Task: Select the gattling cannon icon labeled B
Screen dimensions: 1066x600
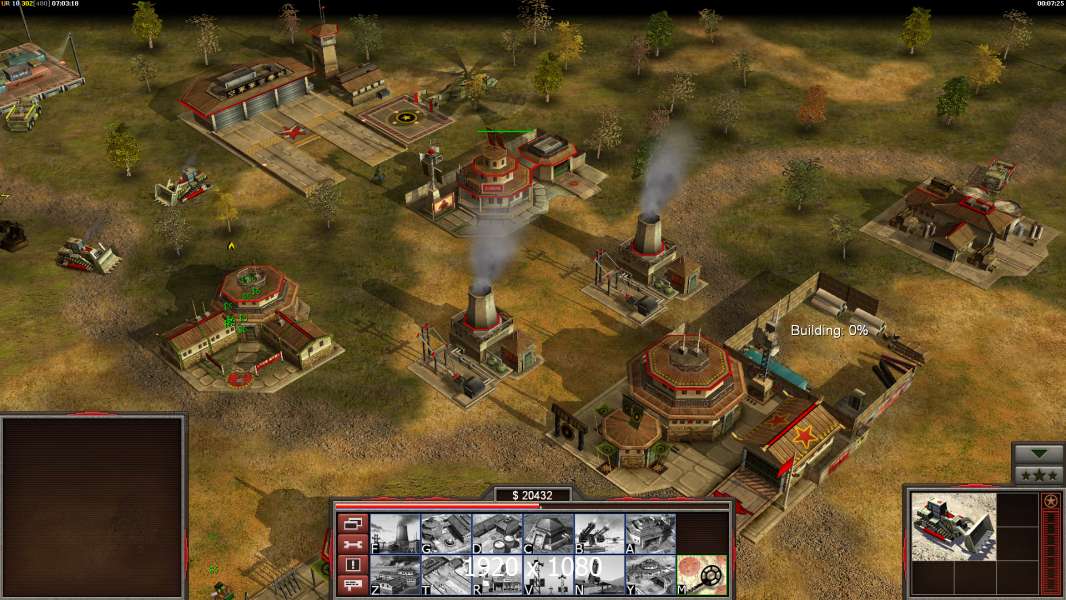Action: click(x=599, y=534)
